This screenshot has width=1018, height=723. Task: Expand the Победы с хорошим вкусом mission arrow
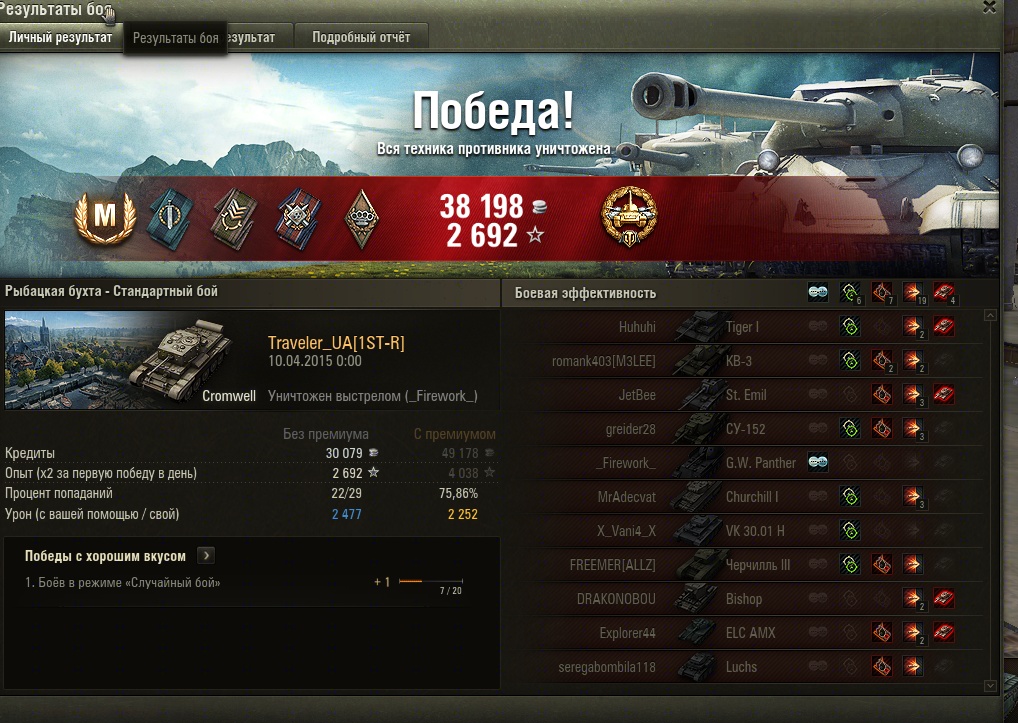pos(206,556)
